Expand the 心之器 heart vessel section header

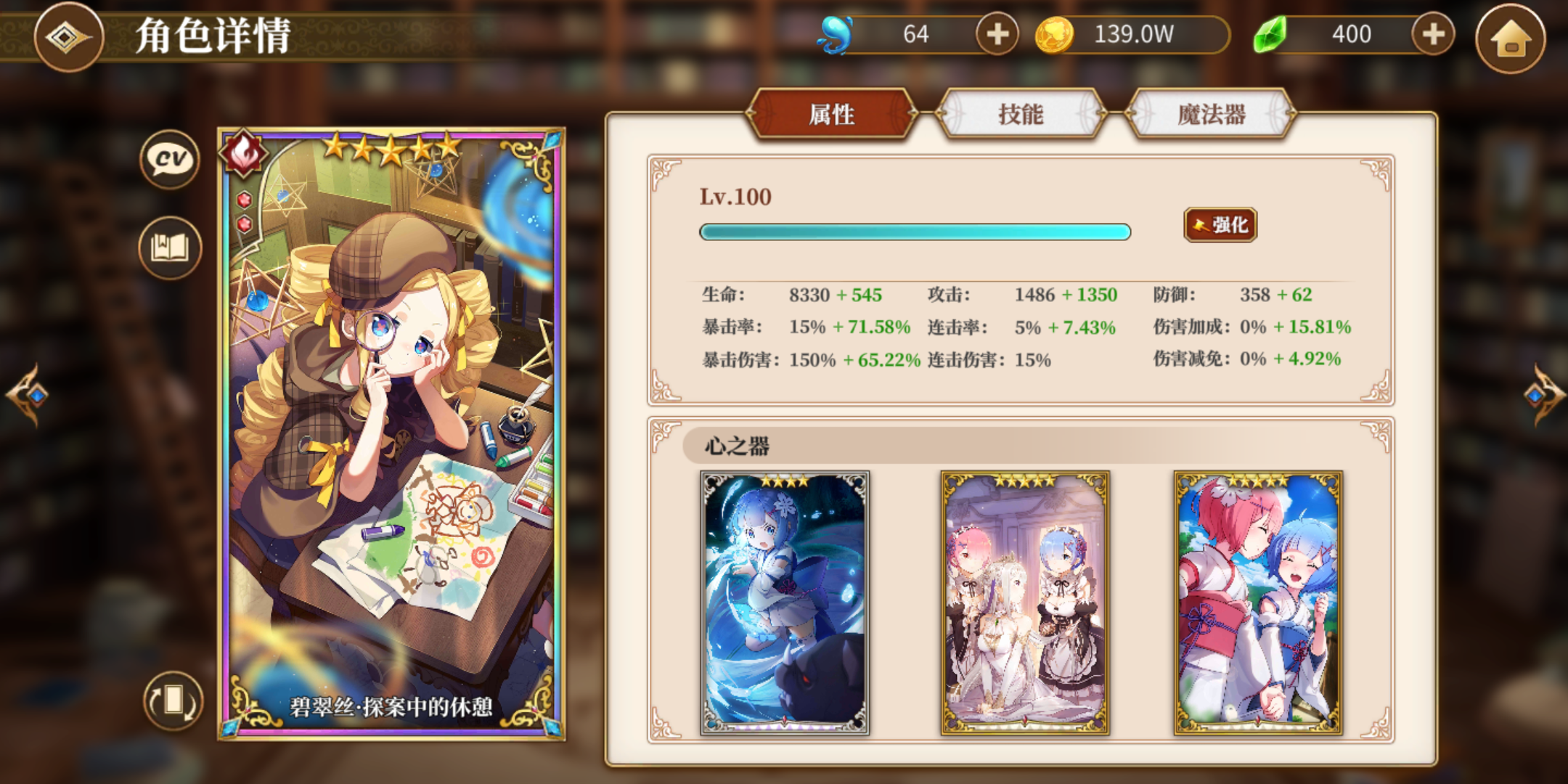(x=739, y=448)
